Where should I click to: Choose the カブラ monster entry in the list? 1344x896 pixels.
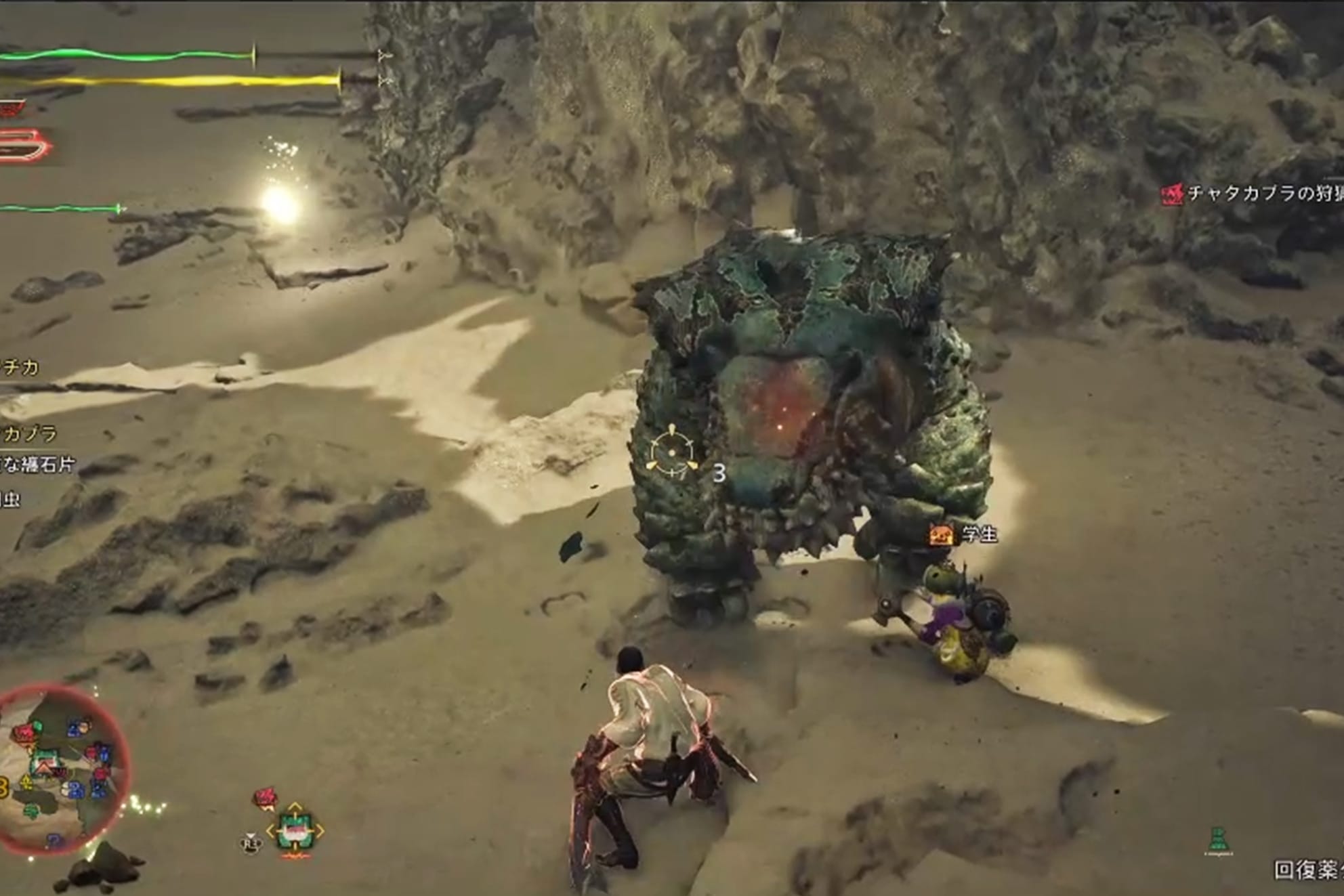pyautogui.click(x=30, y=433)
